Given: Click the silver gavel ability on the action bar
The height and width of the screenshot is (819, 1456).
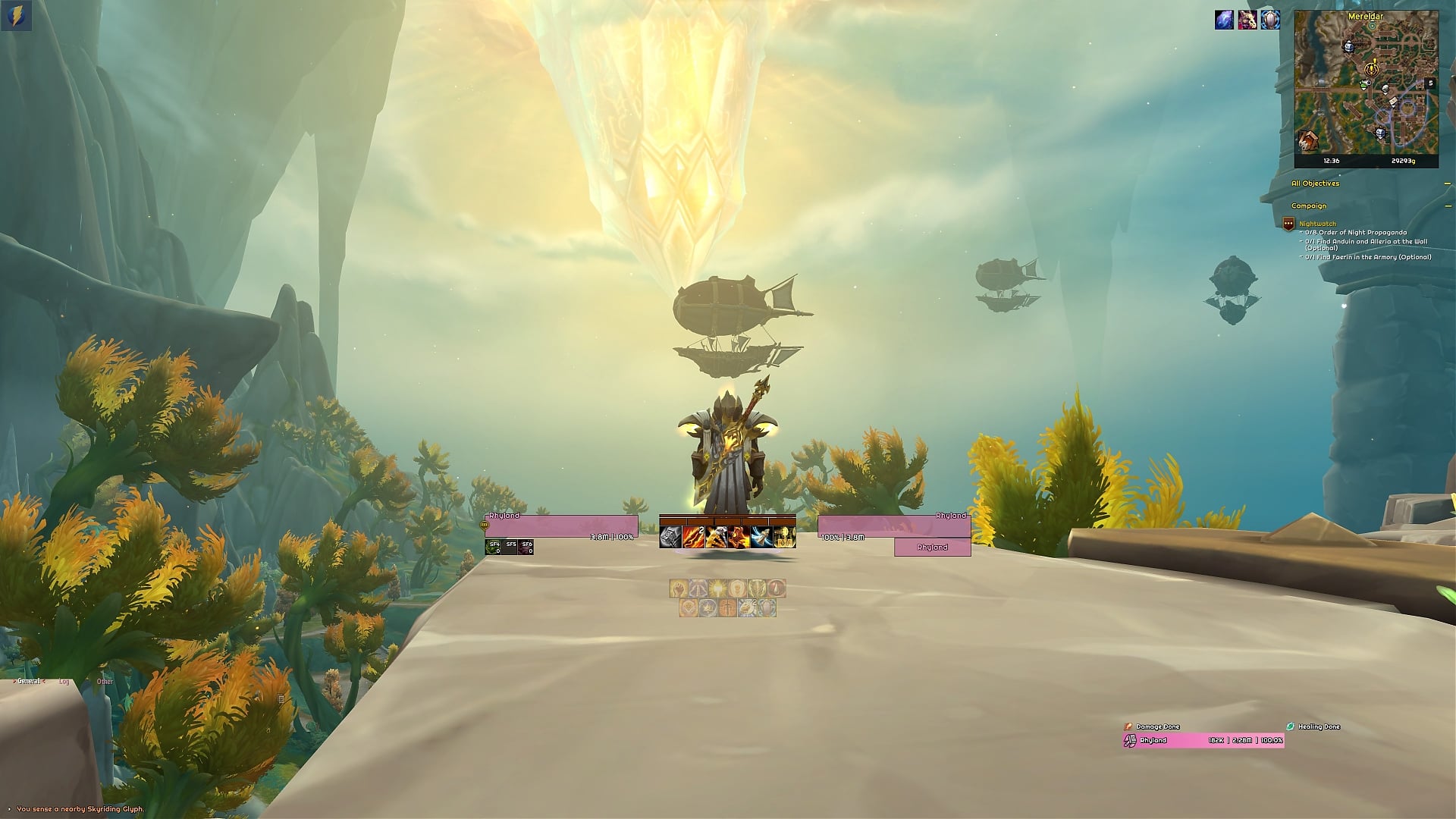Looking at the screenshot, I should point(670,537).
